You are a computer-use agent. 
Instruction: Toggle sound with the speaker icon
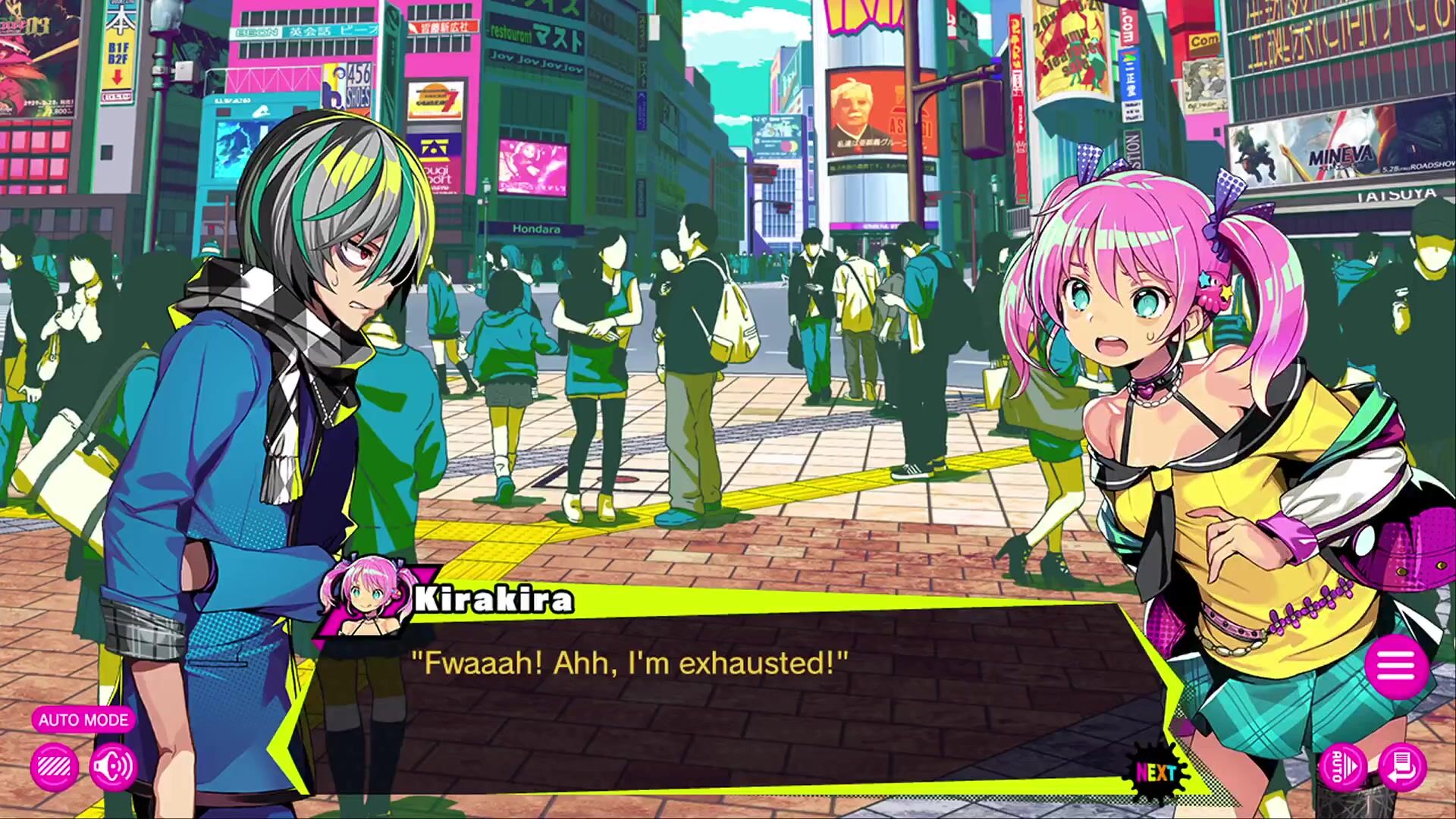click(114, 767)
